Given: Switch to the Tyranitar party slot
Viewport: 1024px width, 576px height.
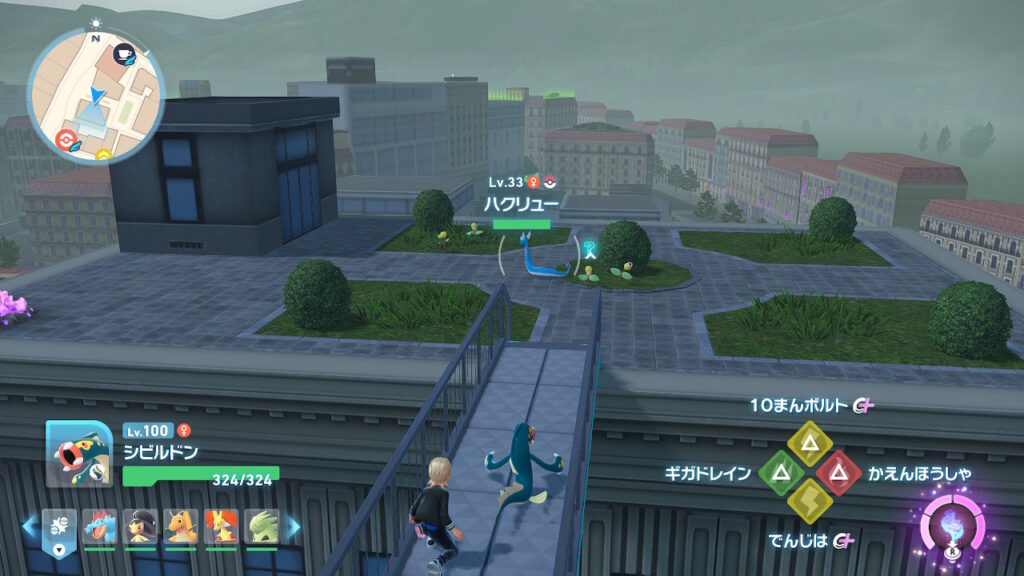Looking at the screenshot, I should click(262, 527).
